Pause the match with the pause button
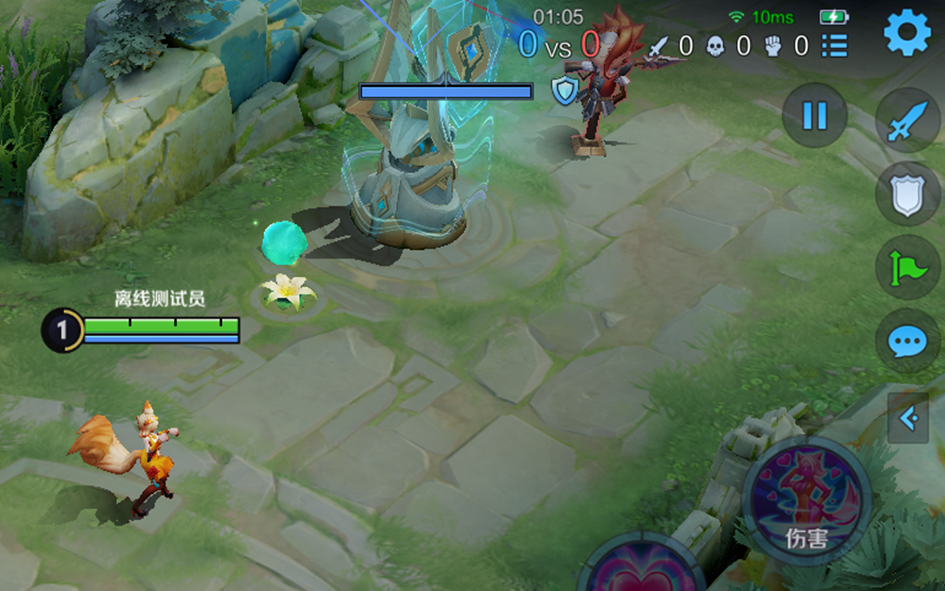The width and height of the screenshot is (945, 591). (x=815, y=116)
